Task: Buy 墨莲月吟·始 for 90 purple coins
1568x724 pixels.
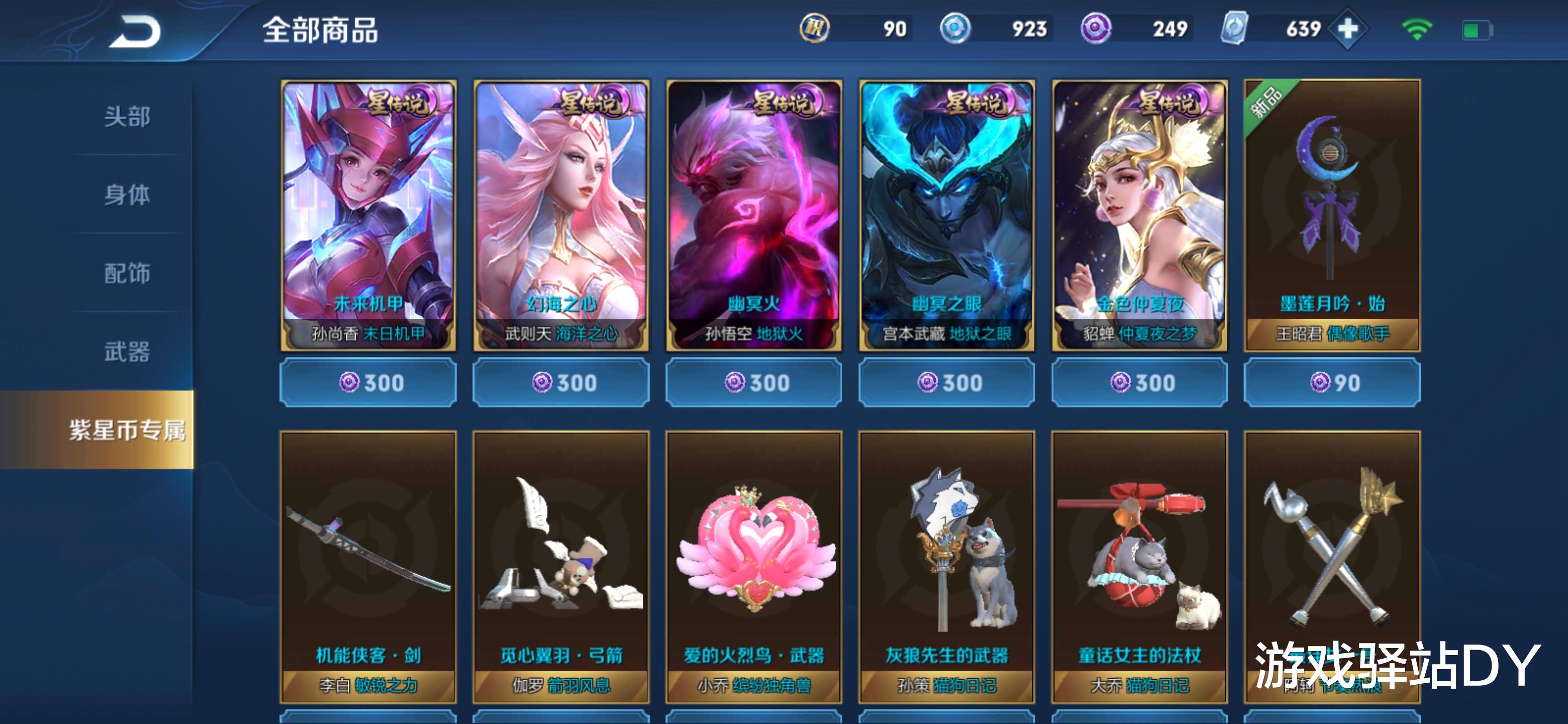Action: (1332, 383)
